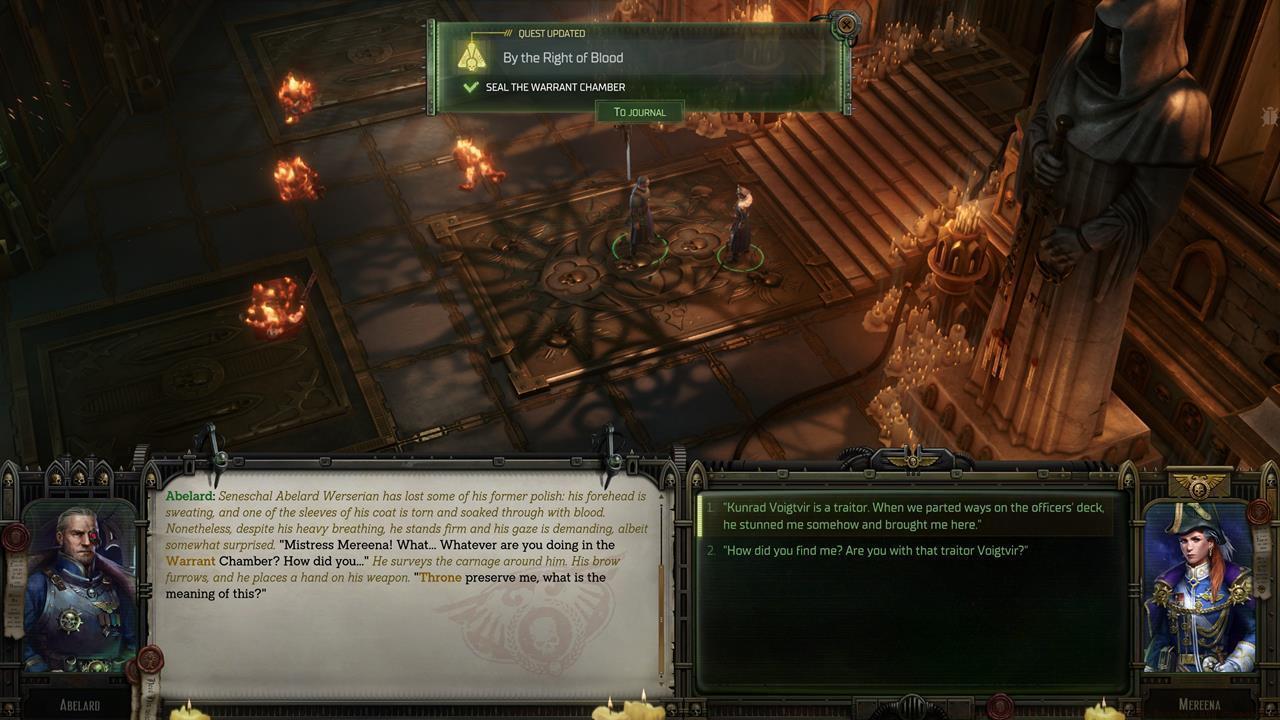Image resolution: width=1280 pixels, height=720 pixels.
Task: Click the highlighted word "Throne" in dialogue
Action: [440, 577]
